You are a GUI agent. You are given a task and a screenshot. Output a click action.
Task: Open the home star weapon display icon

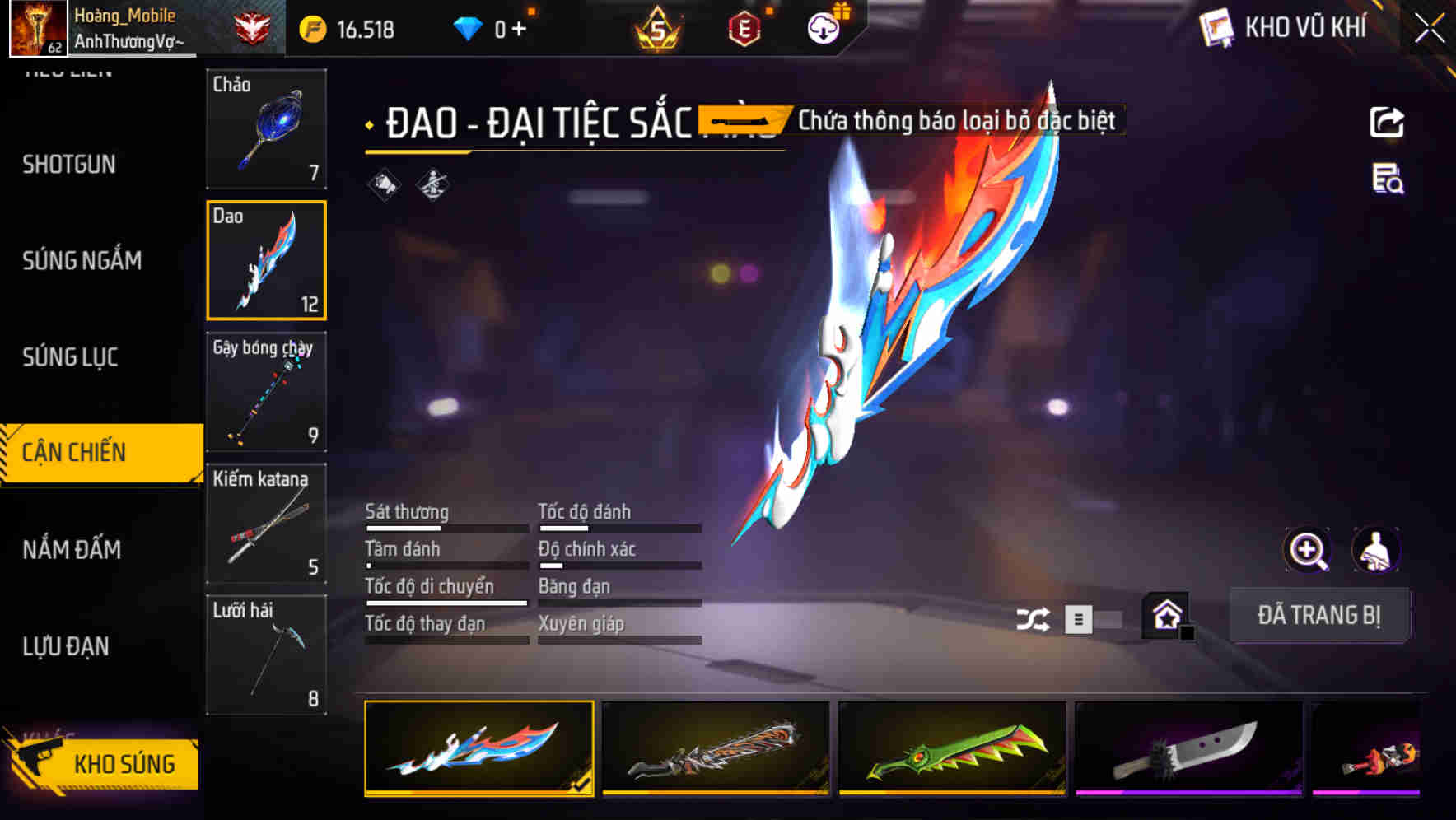(1166, 616)
